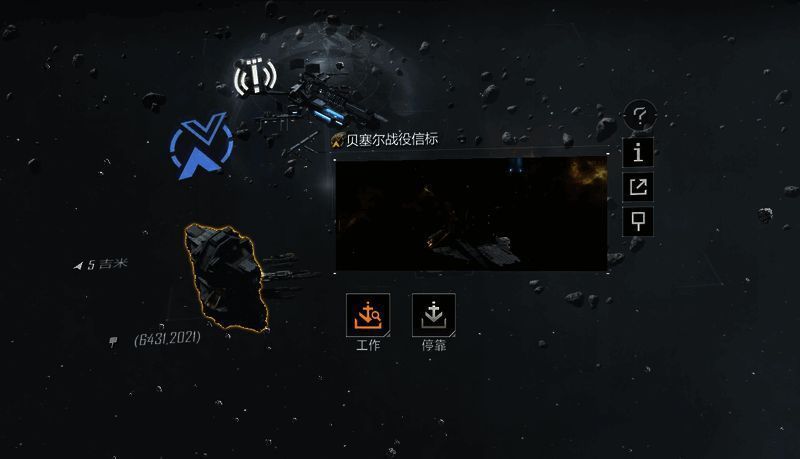Select the blue arrow circle marker
Viewport: 800px width, 459px height.
pos(201,150)
